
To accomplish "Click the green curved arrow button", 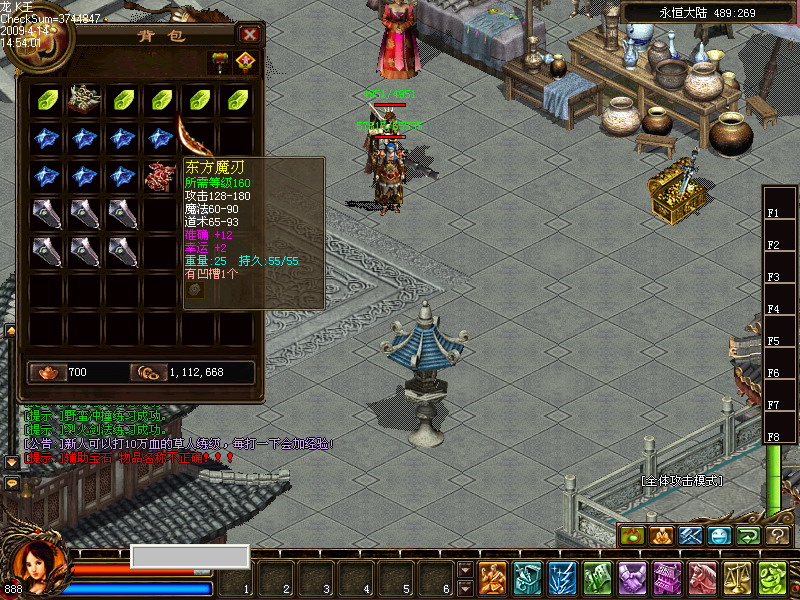I will (x=749, y=536).
